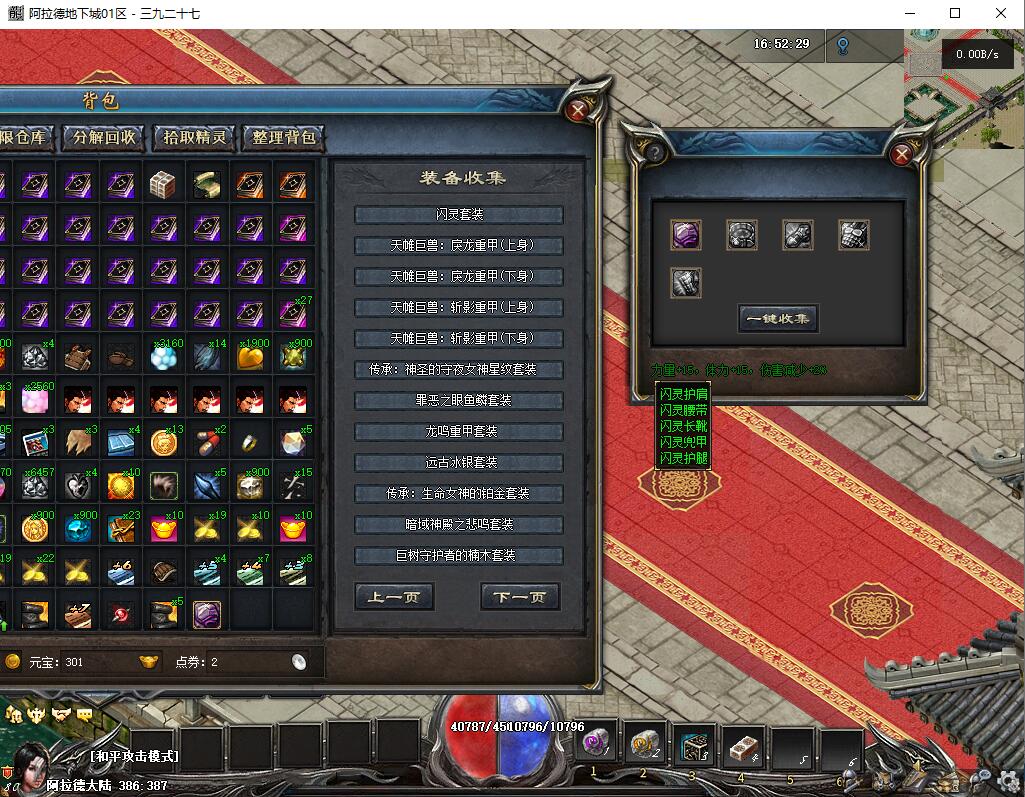
Task: Pick the 罪恶之眼鱼鳞套装 set
Action: (459, 401)
